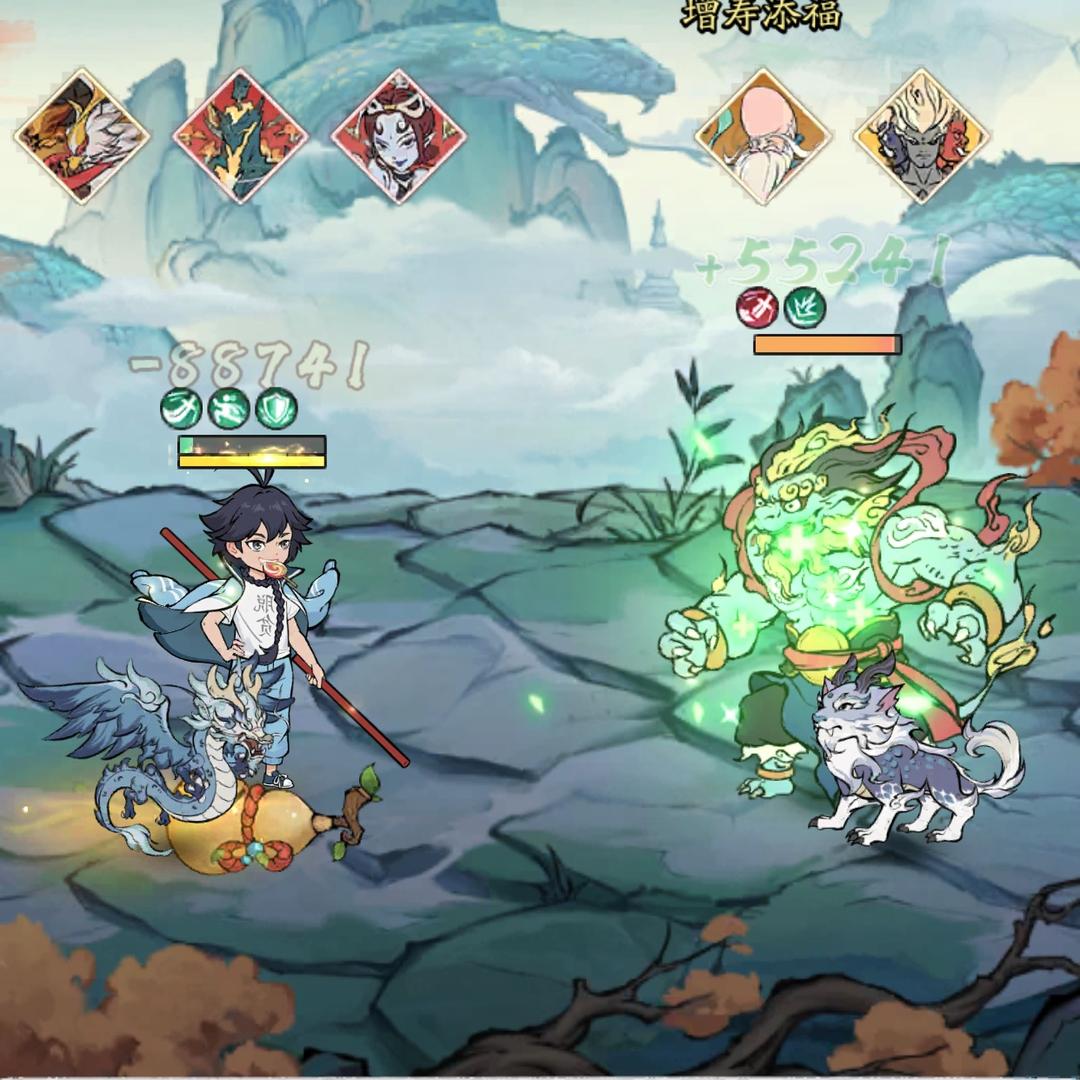This screenshot has width=1080, height=1080.
Task: Select the white-maned beast portrait
Action: (82, 136)
